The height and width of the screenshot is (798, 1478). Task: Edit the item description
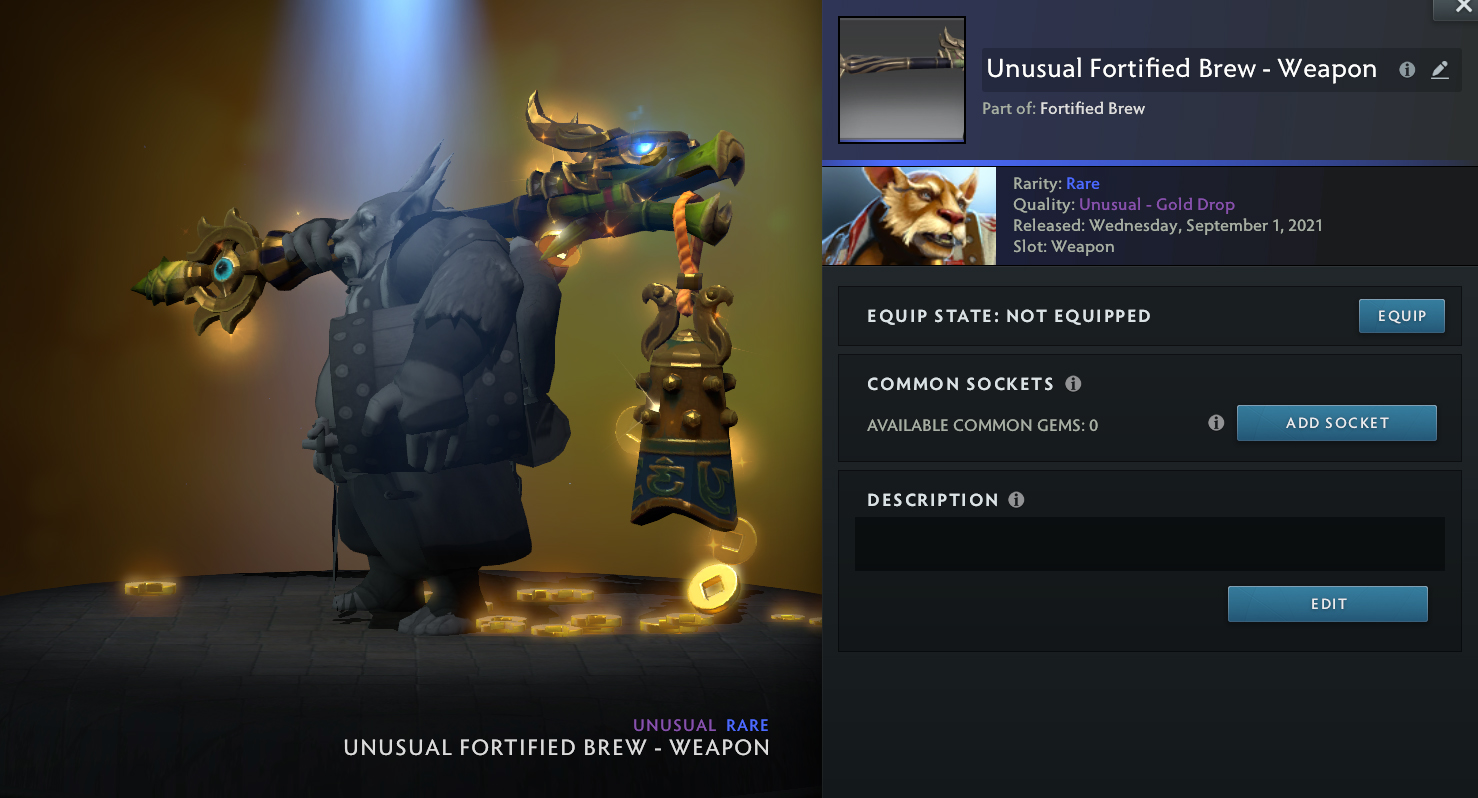tap(1327, 604)
